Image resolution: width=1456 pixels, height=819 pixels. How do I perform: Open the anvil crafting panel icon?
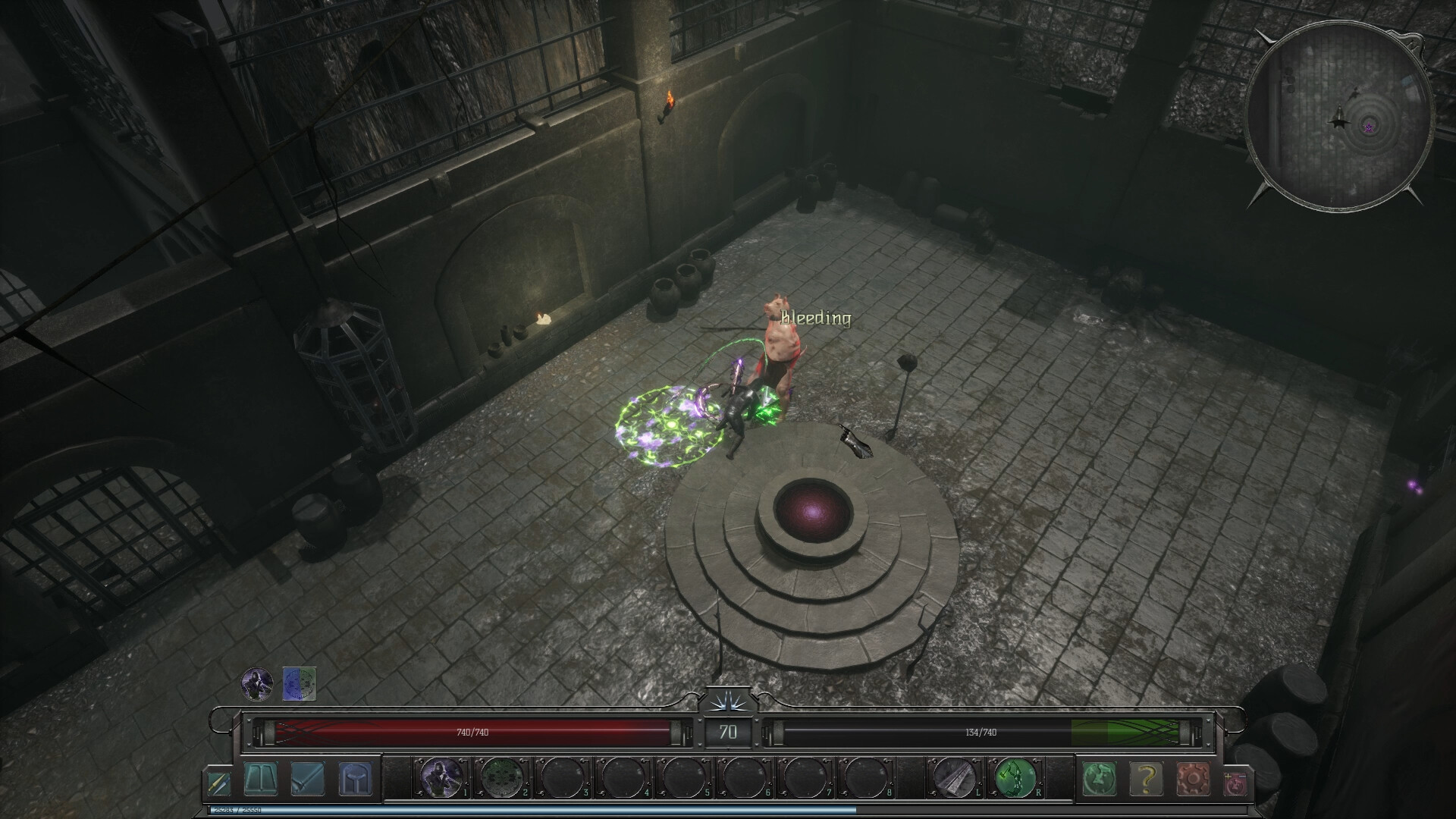point(353,780)
